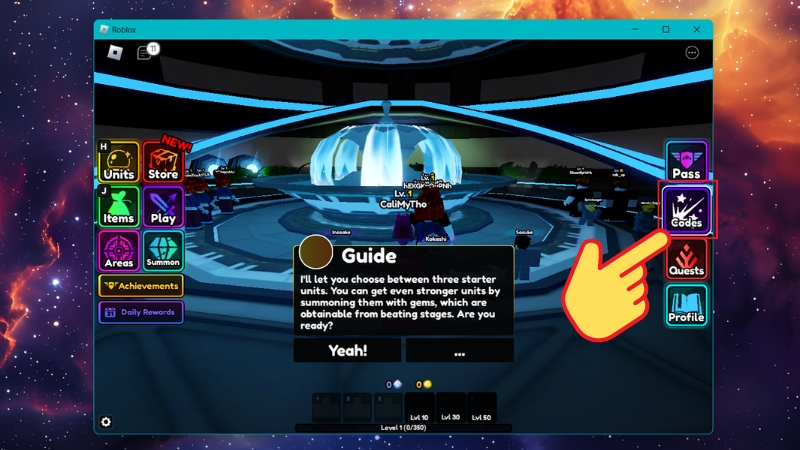Open the Items inventory
Viewport: 800px width, 450px height.
coord(118,207)
